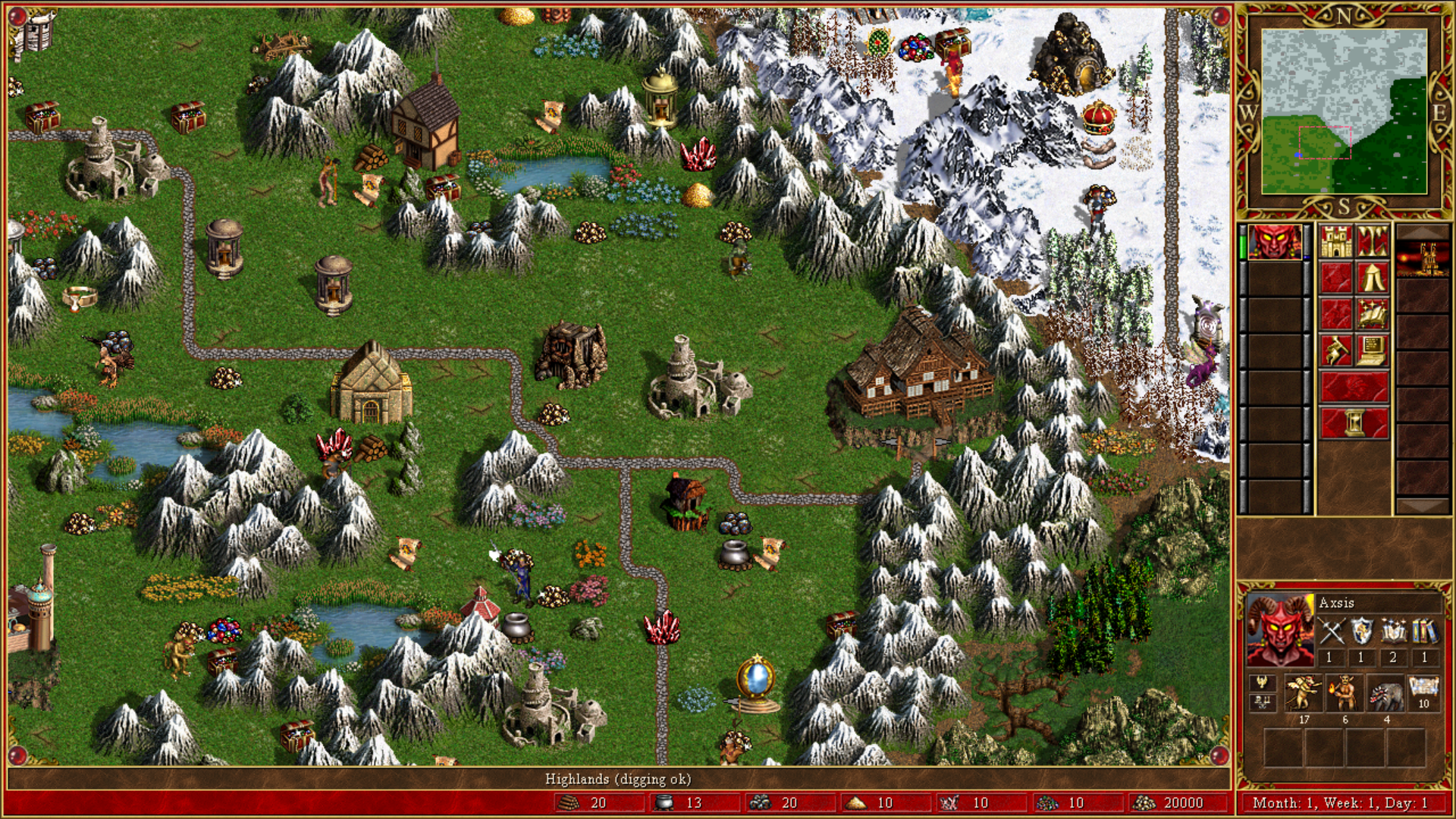
Task: Select hero Axsis in the hero list
Action: pos(1275,243)
